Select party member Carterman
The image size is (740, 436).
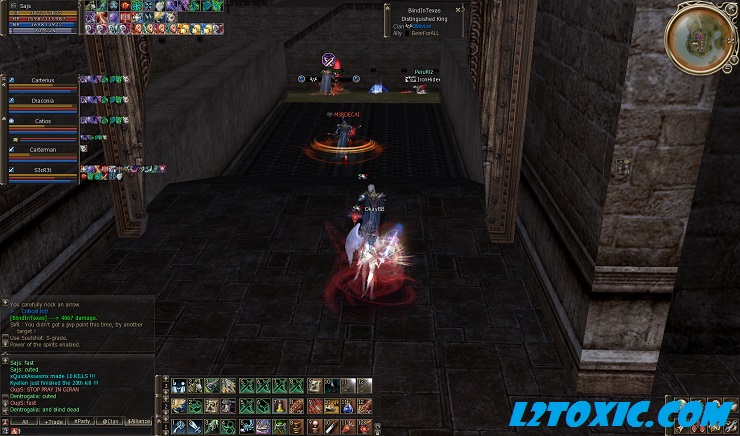tap(42, 150)
